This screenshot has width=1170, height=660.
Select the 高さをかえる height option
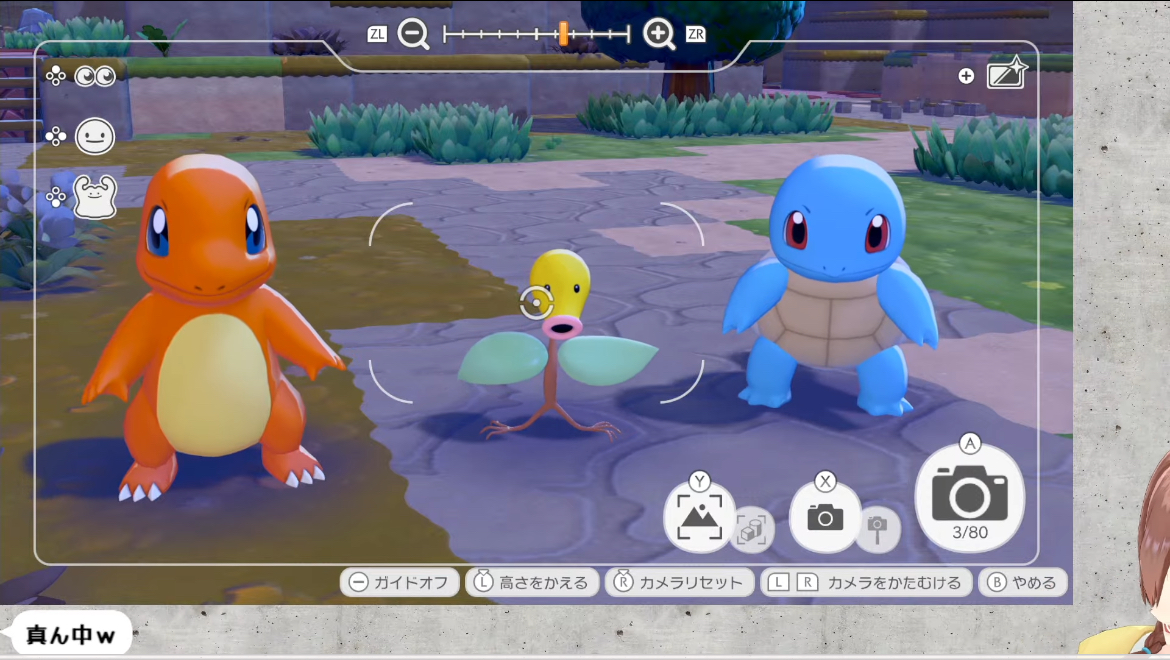[x=533, y=582]
